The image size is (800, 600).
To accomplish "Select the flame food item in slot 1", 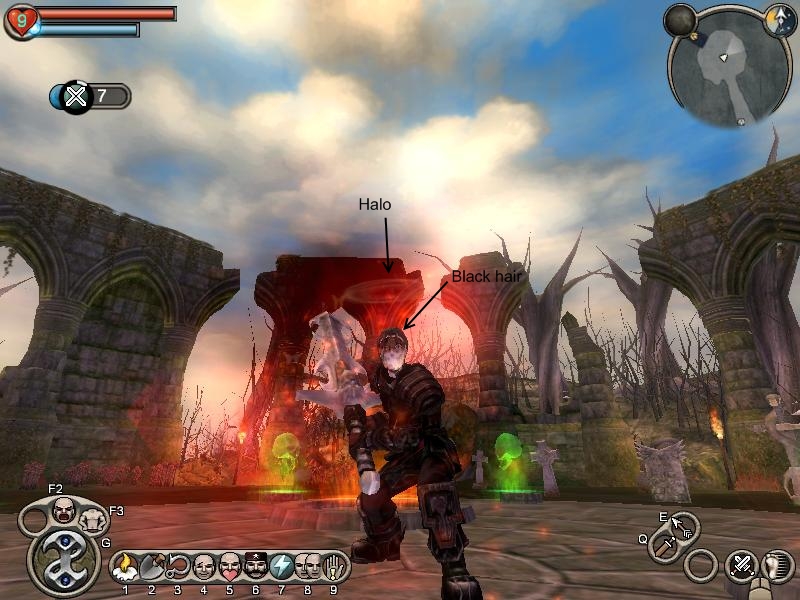I will click(x=125, y=568).
